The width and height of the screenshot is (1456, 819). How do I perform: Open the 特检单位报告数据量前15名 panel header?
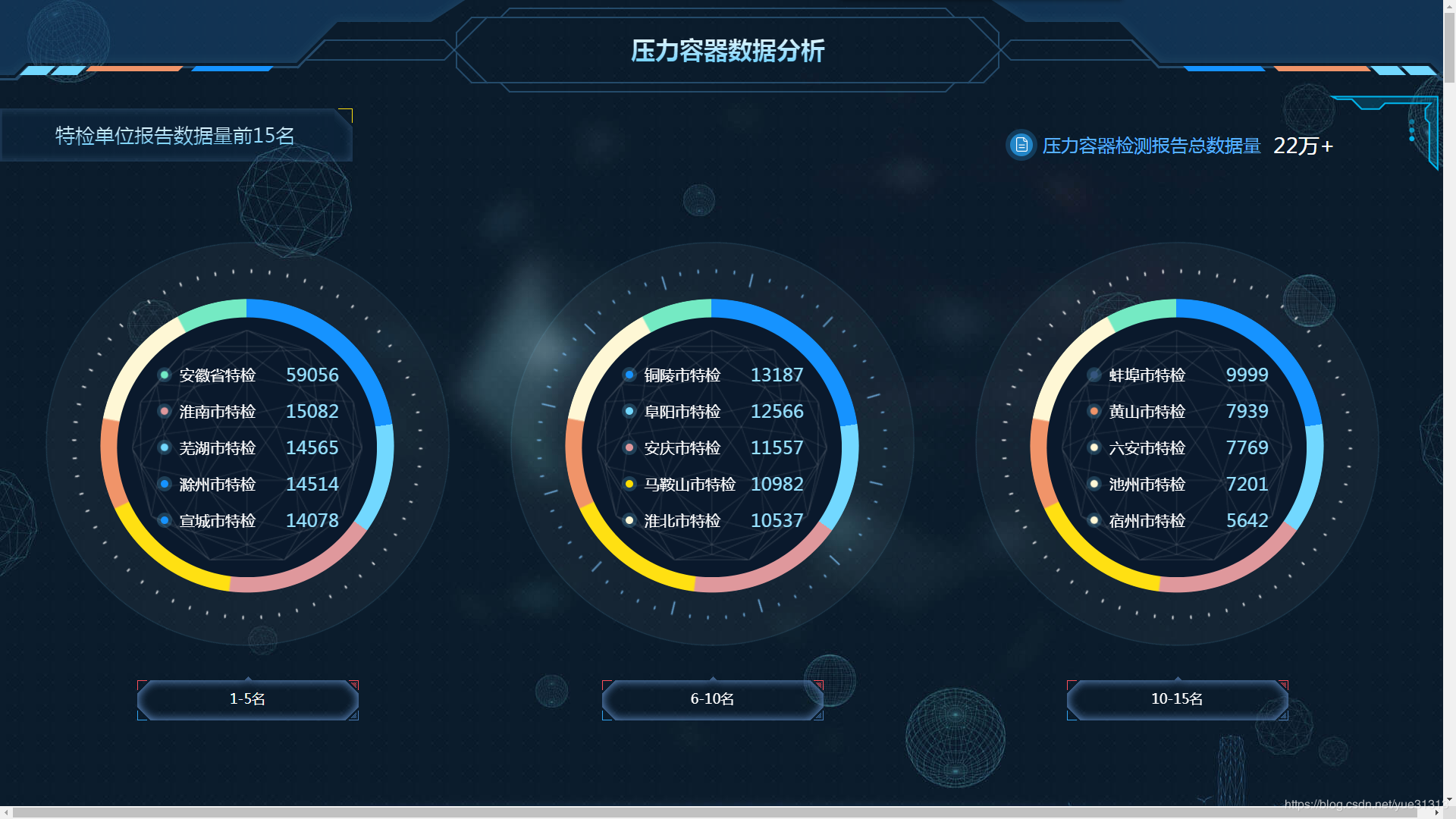173,135
